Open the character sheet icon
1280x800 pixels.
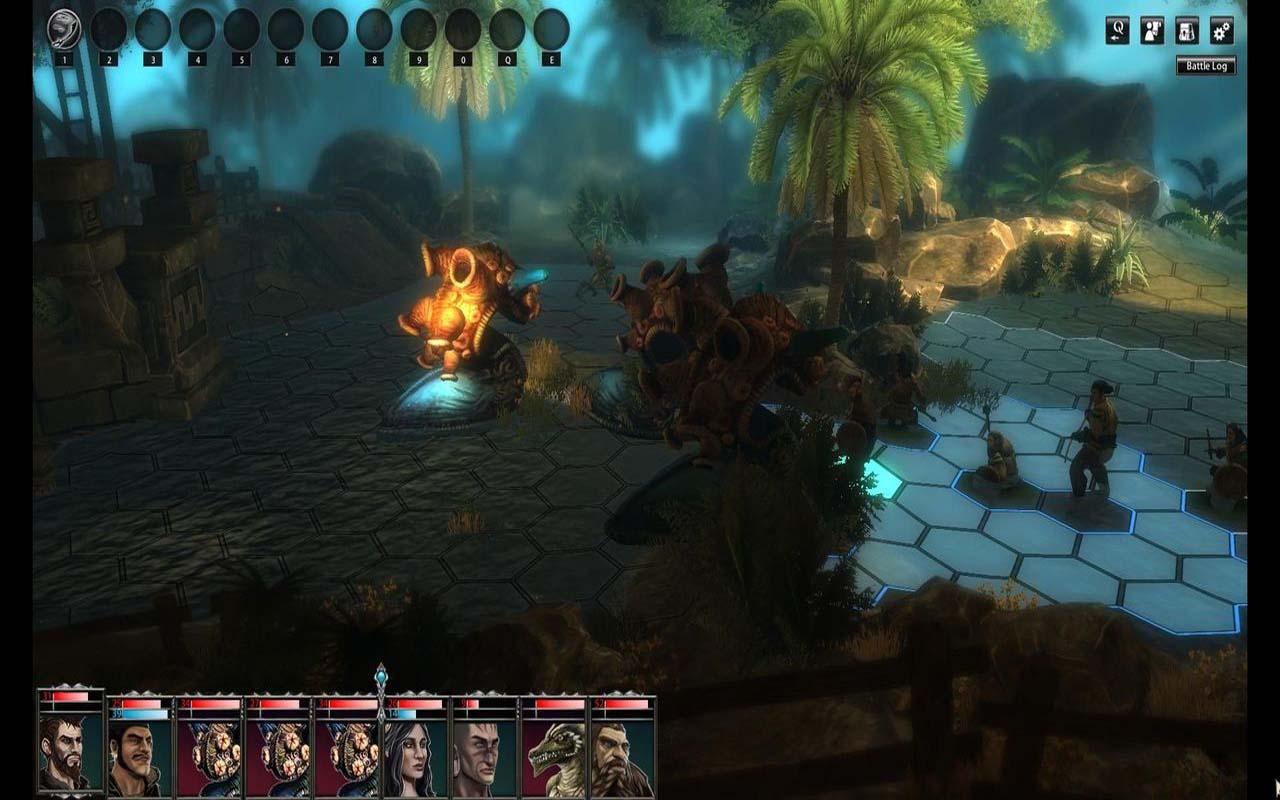point(1152,30)
